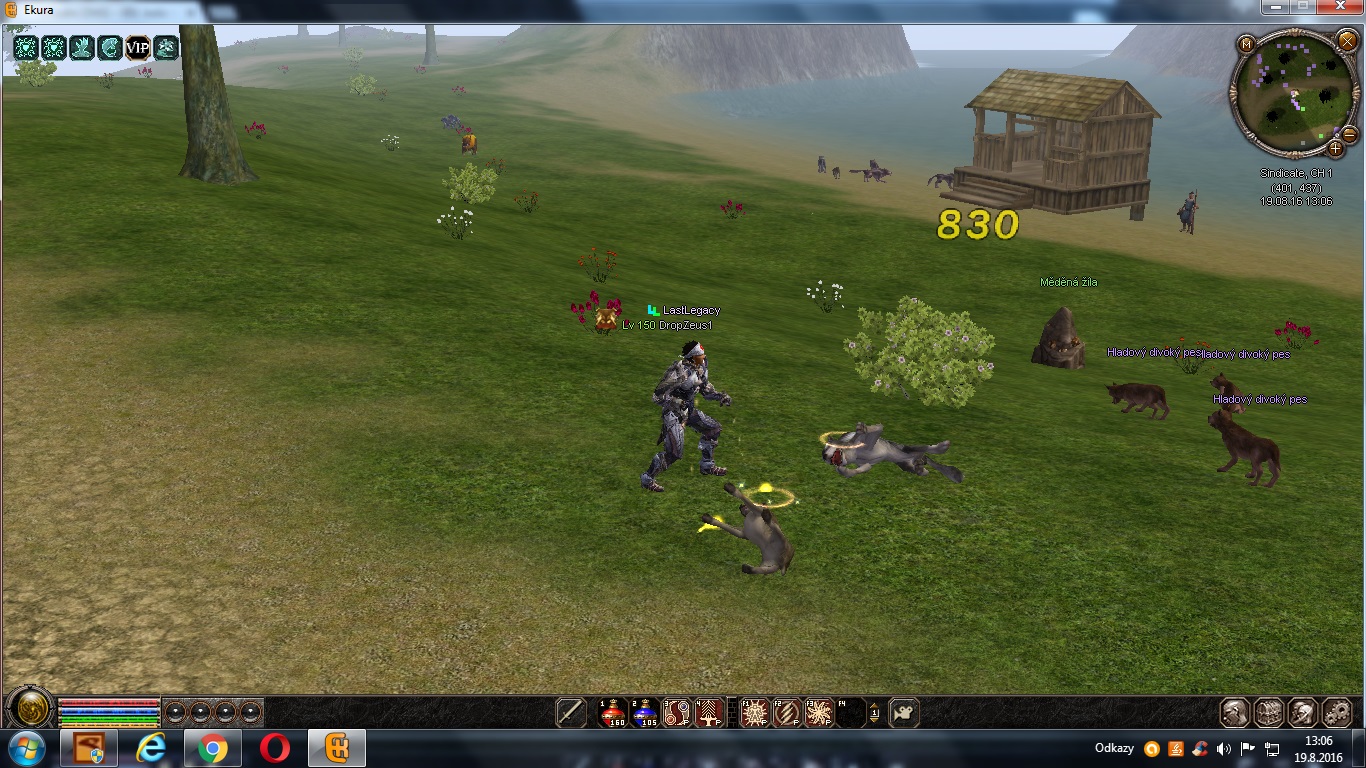Use the twin orbs skill in slot 3
The image size is (1366, 768).
click(677, 712)
